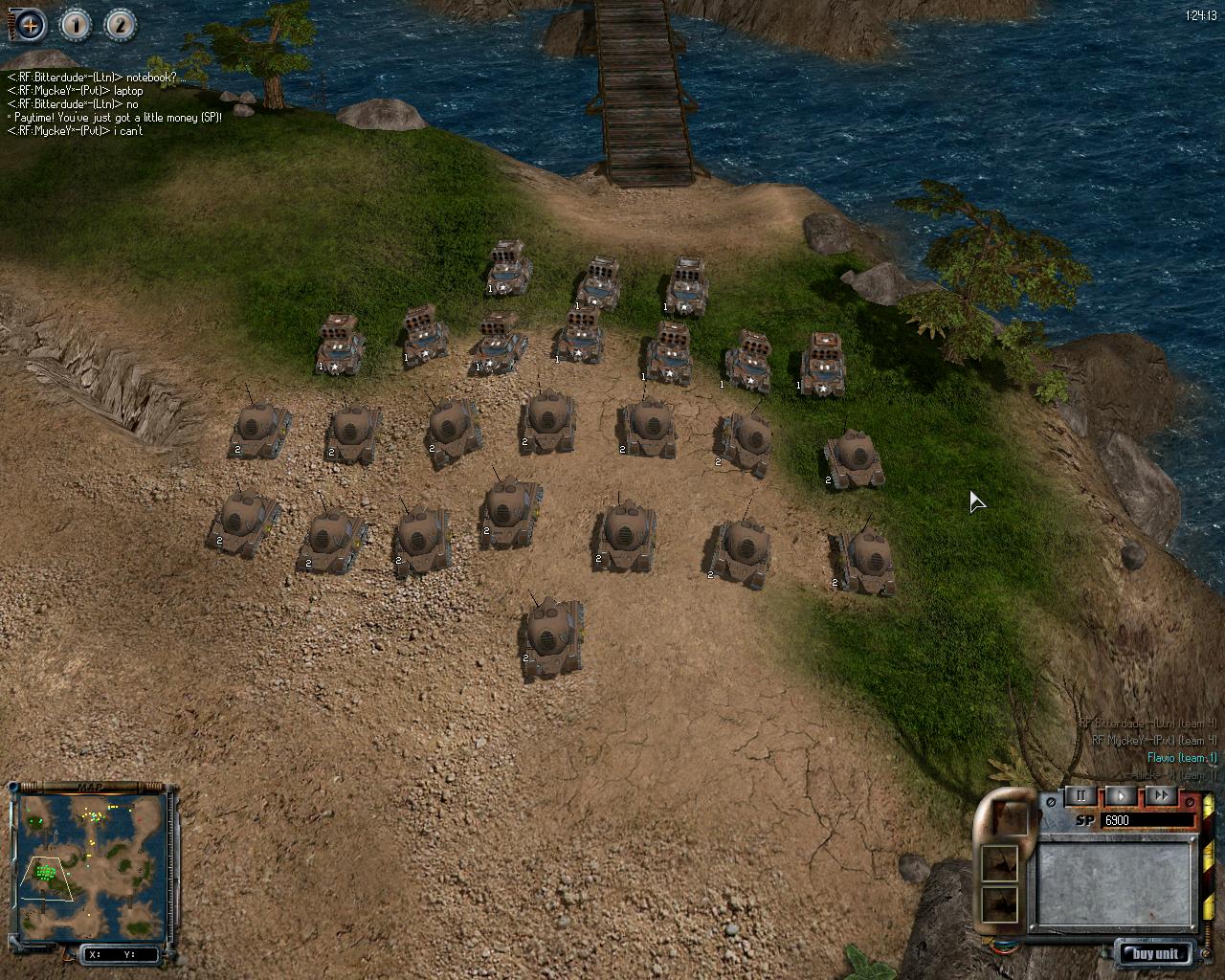Set game speed to normal play
The width and height of the screenshot is (1225, 980).
tap(1121, 795)
